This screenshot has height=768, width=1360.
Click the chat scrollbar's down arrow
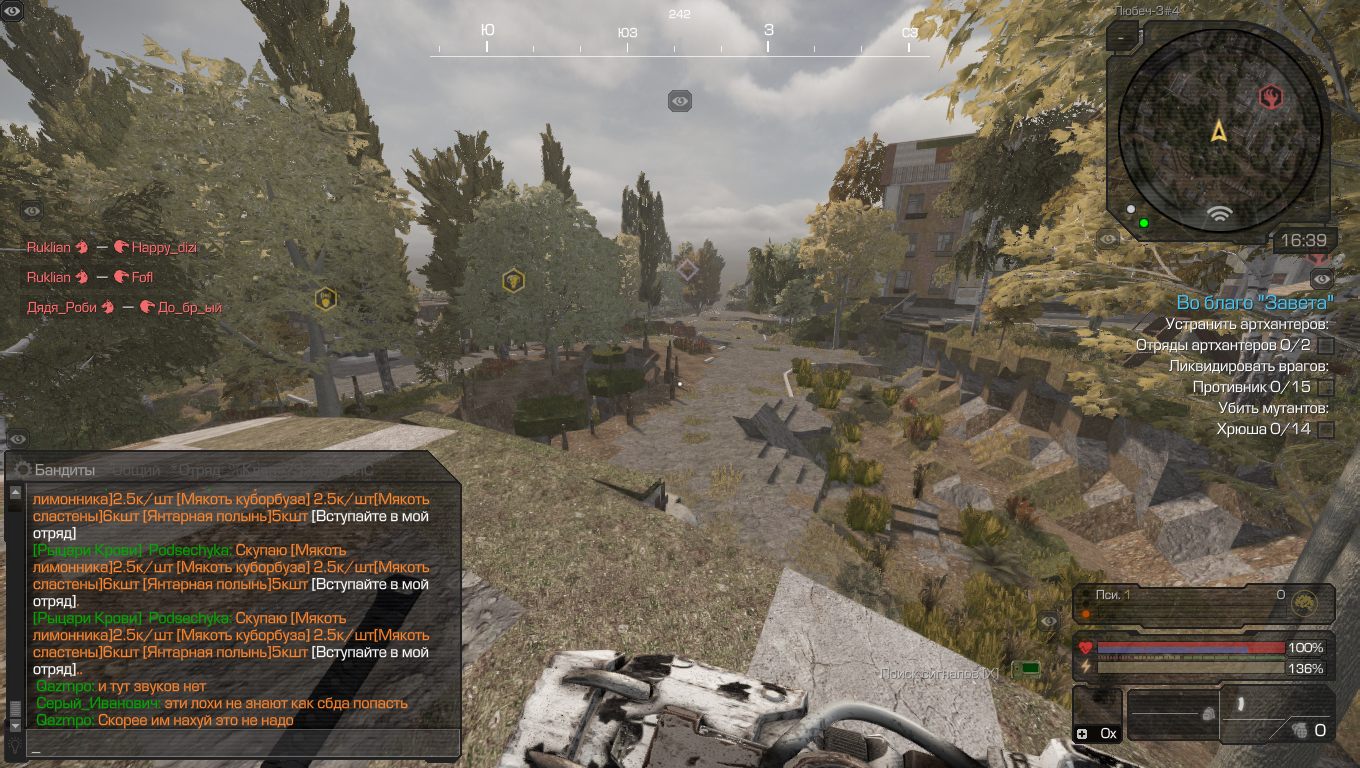[15, 725]
